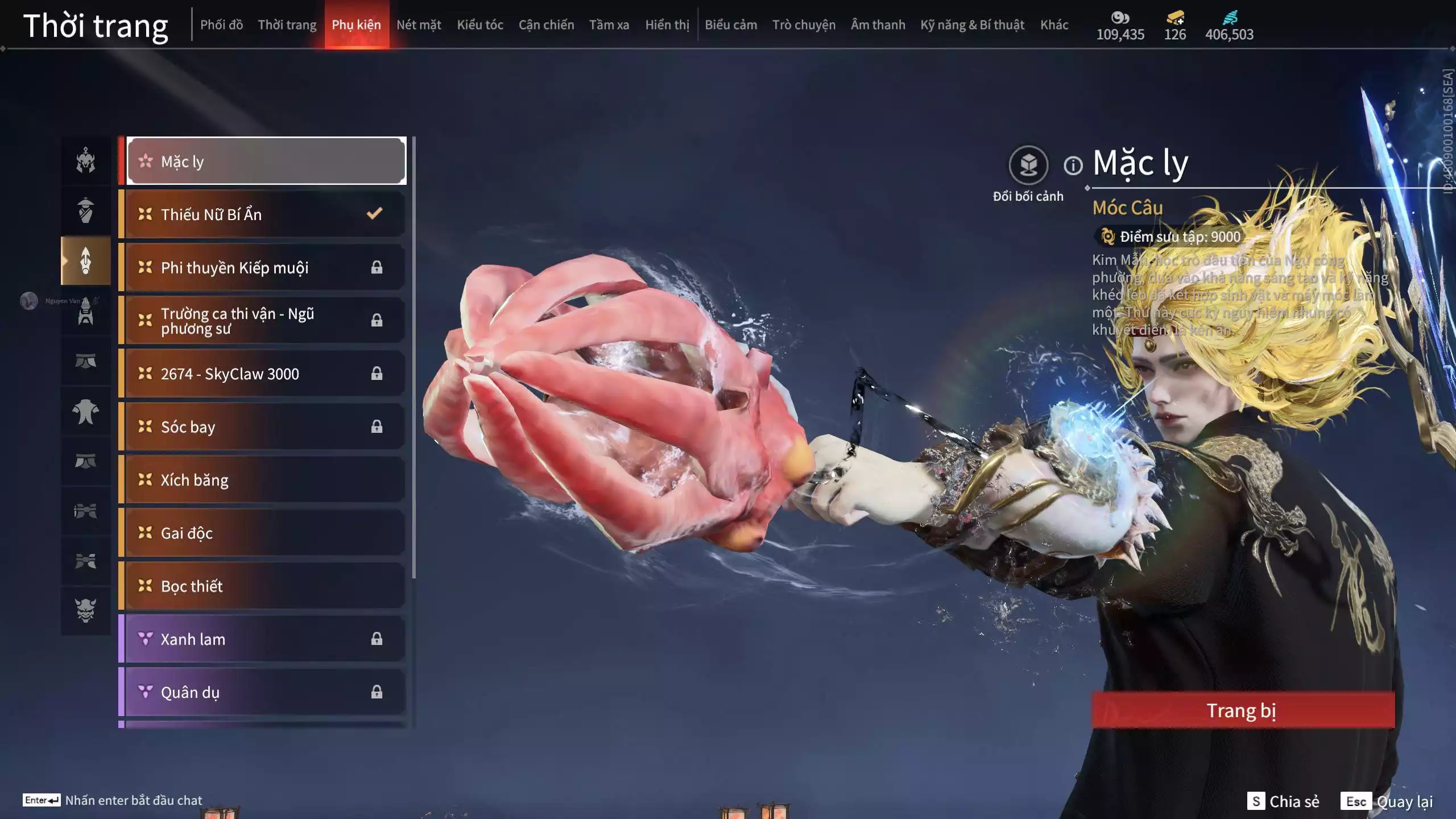The height and width of the screenshot is (819, 1456).
Task: Pick the Xanh lam entry
Action: [x=265, y=639]
